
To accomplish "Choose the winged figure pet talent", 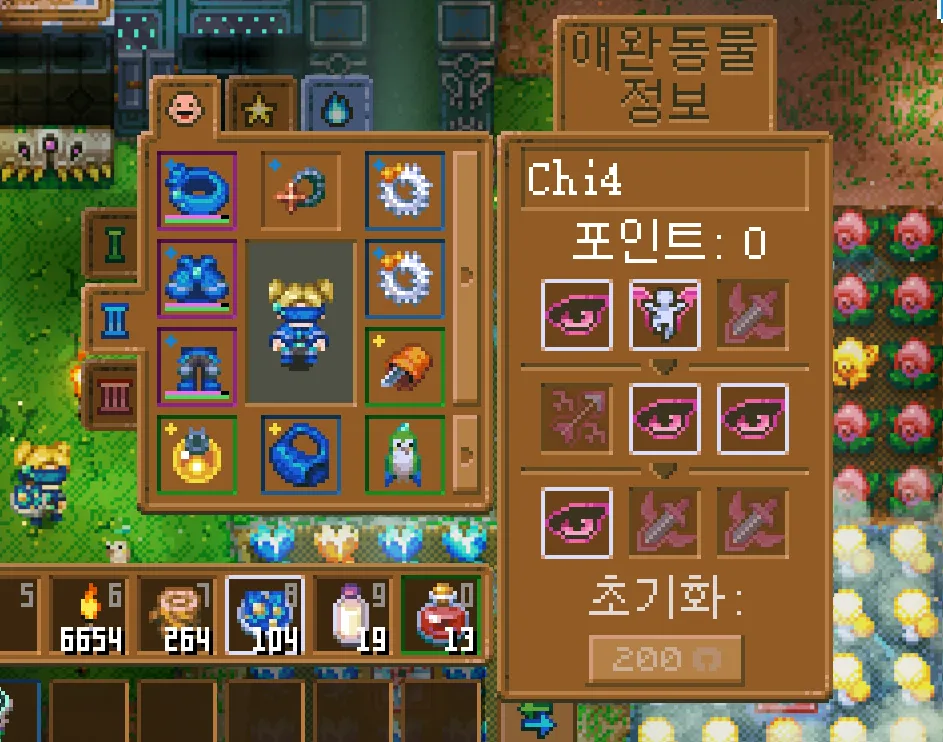I will pyautogui.click(x=664, y=314).
